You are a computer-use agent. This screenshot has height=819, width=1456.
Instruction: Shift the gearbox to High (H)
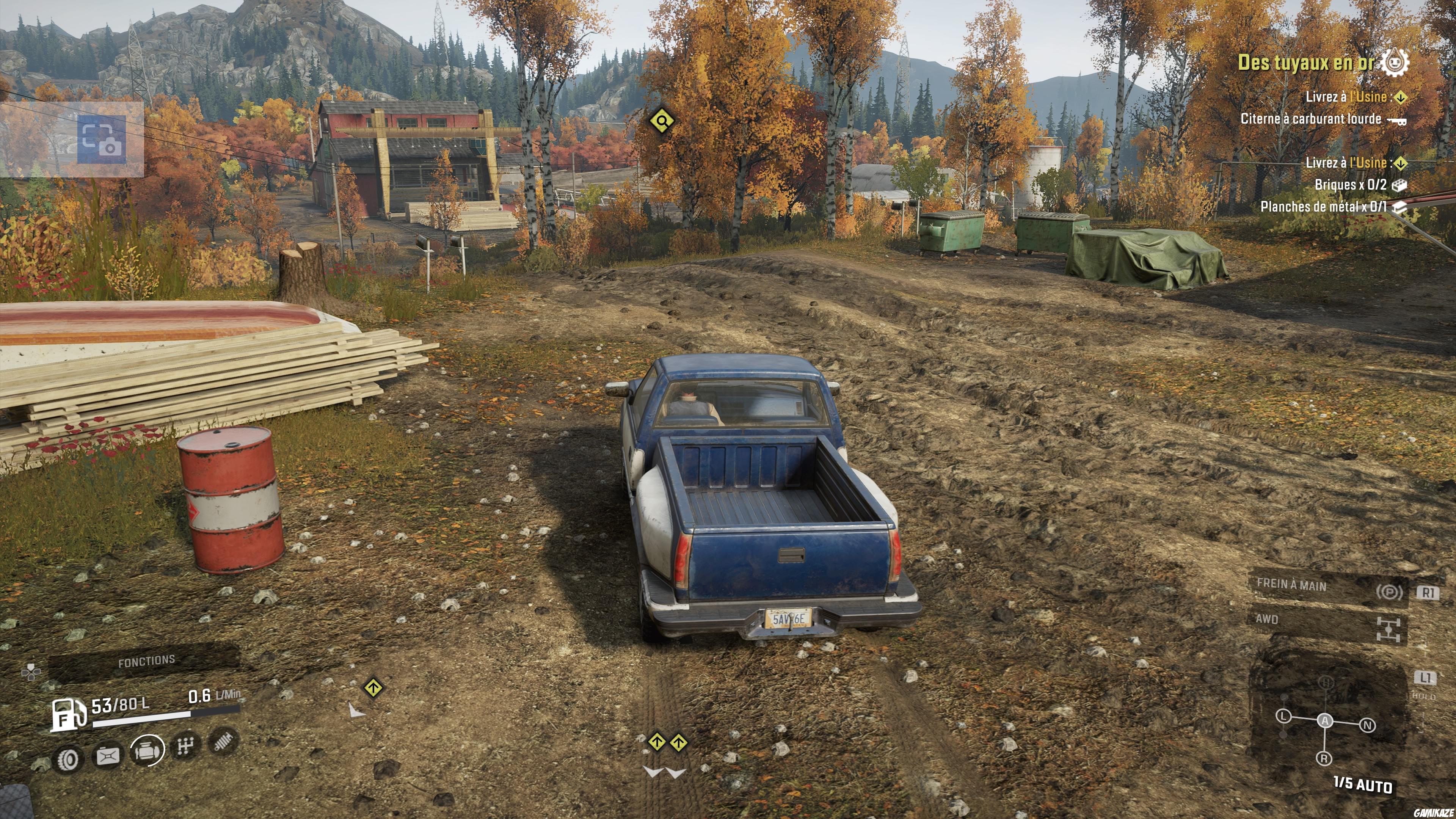pos(1326,683)
